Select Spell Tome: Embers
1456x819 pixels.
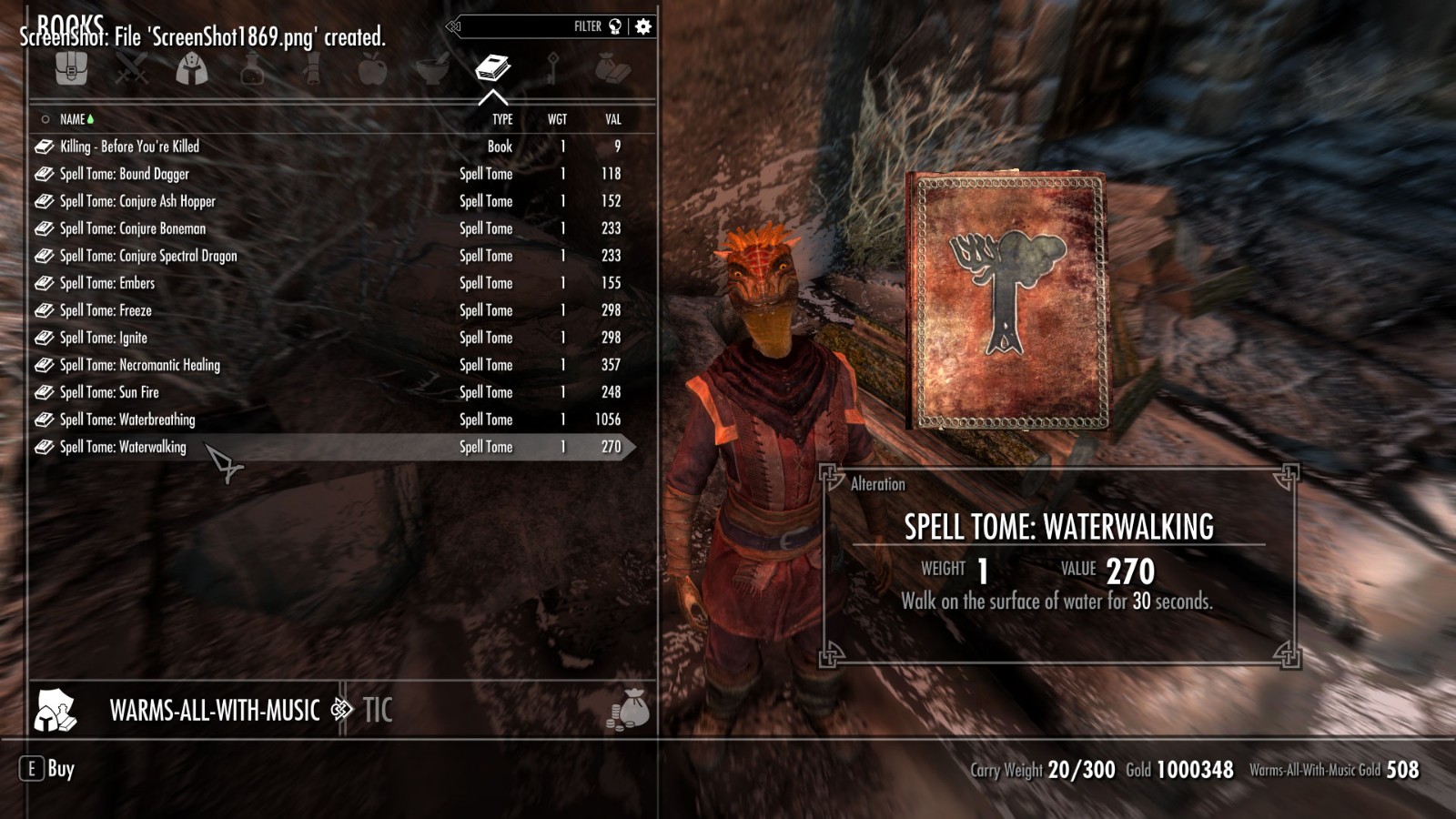pos(107,283)
